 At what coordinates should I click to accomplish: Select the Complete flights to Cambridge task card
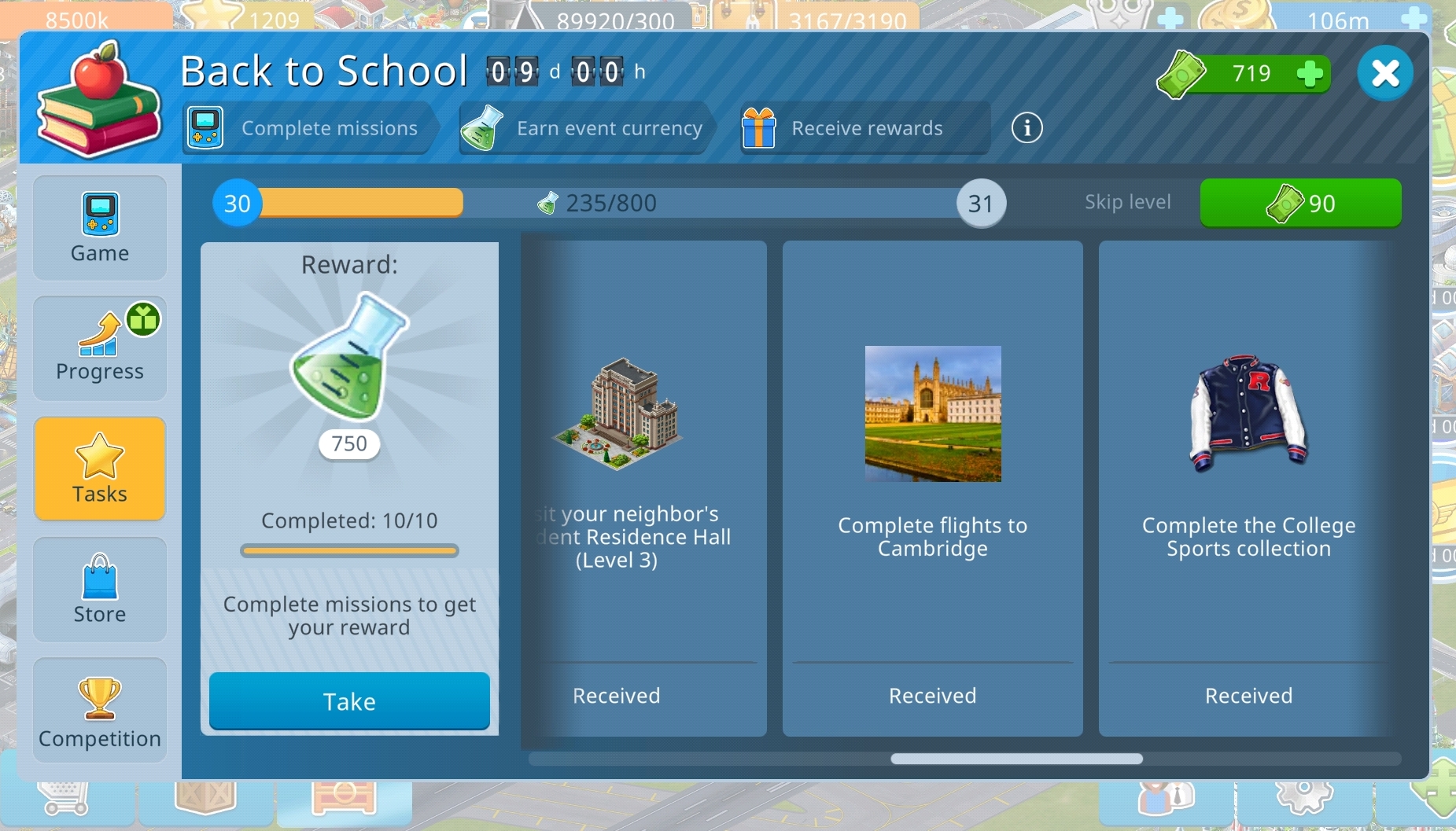point(932,487)
